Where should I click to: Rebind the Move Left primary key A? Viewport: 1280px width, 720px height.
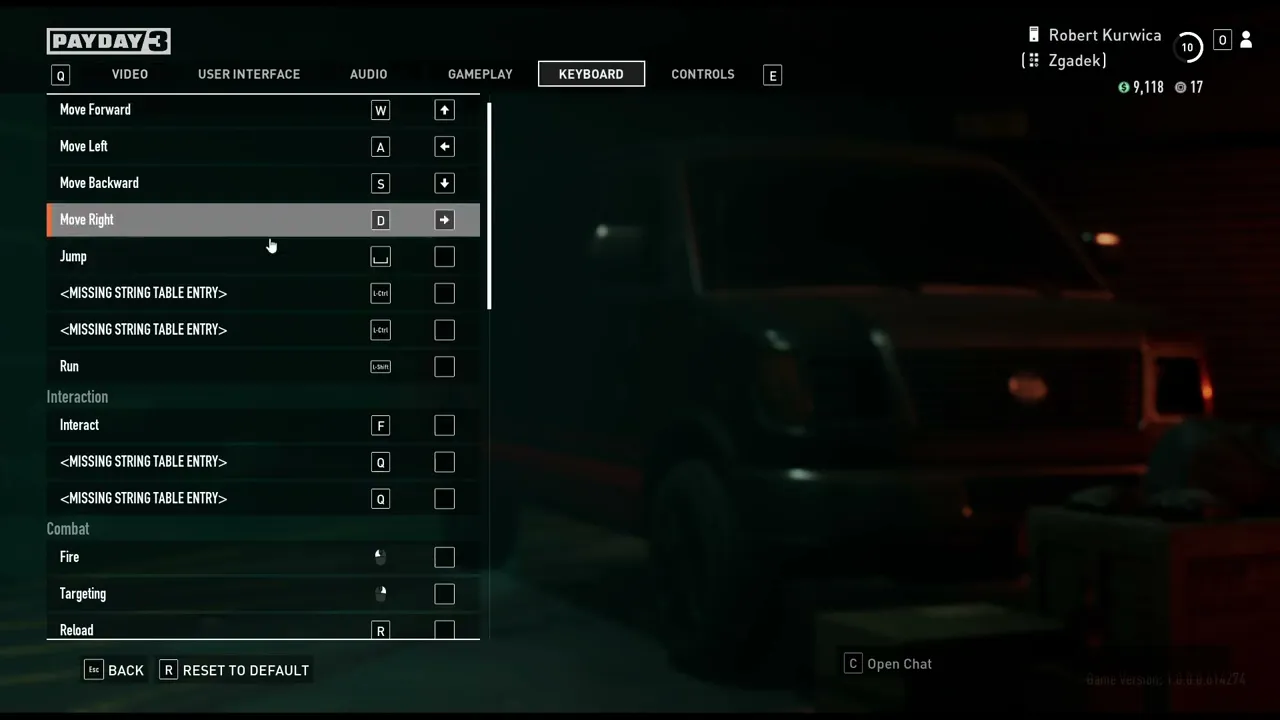point(380,147)
